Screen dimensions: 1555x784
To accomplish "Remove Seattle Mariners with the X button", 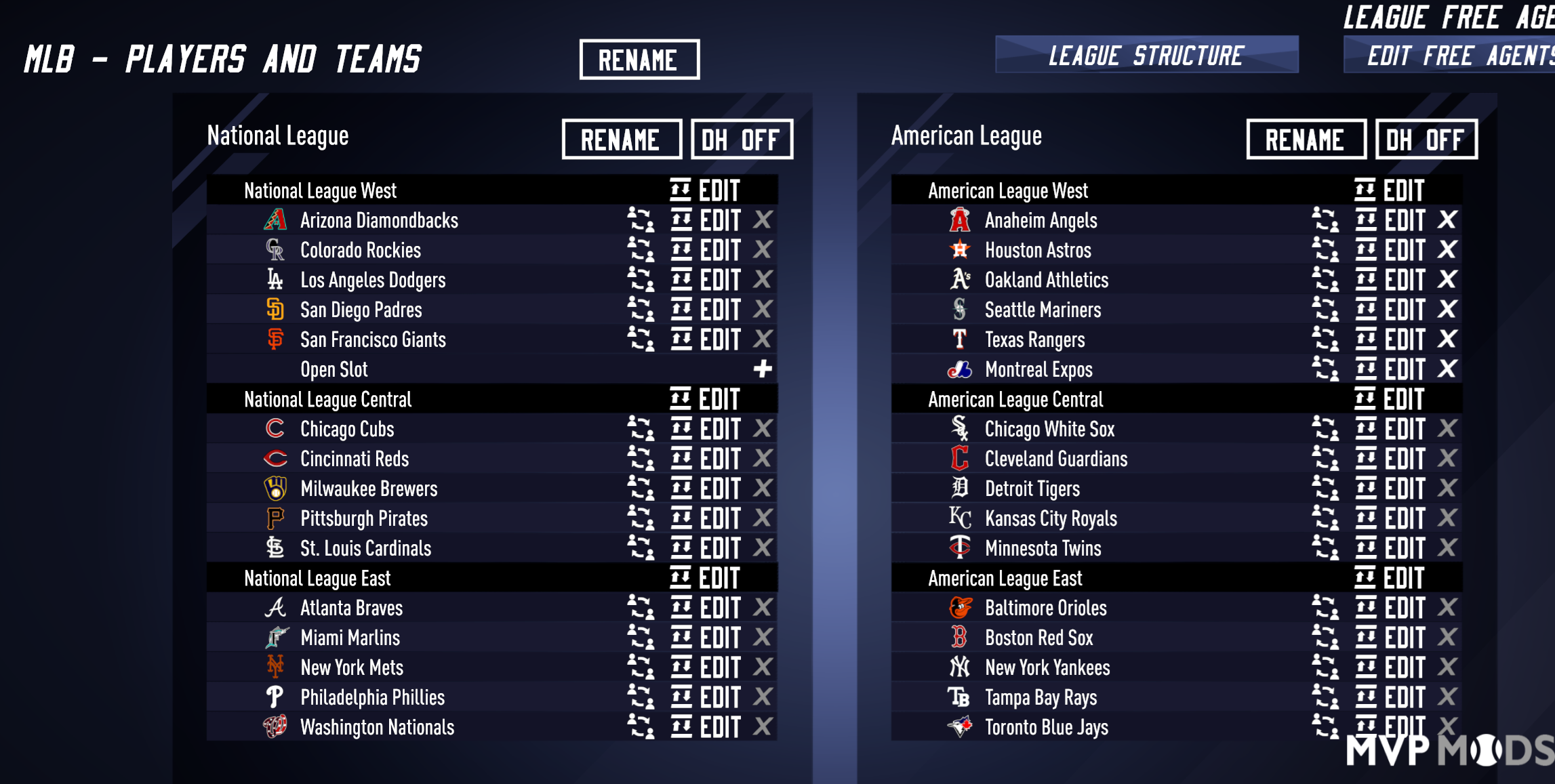I will coord(1448,310).
